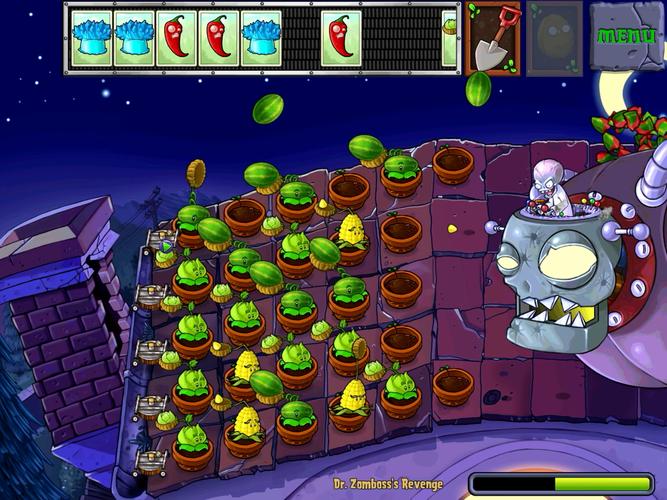Select the partially visible seed packet entering the conveyor
667x500 pixels.
click(449, 38)
